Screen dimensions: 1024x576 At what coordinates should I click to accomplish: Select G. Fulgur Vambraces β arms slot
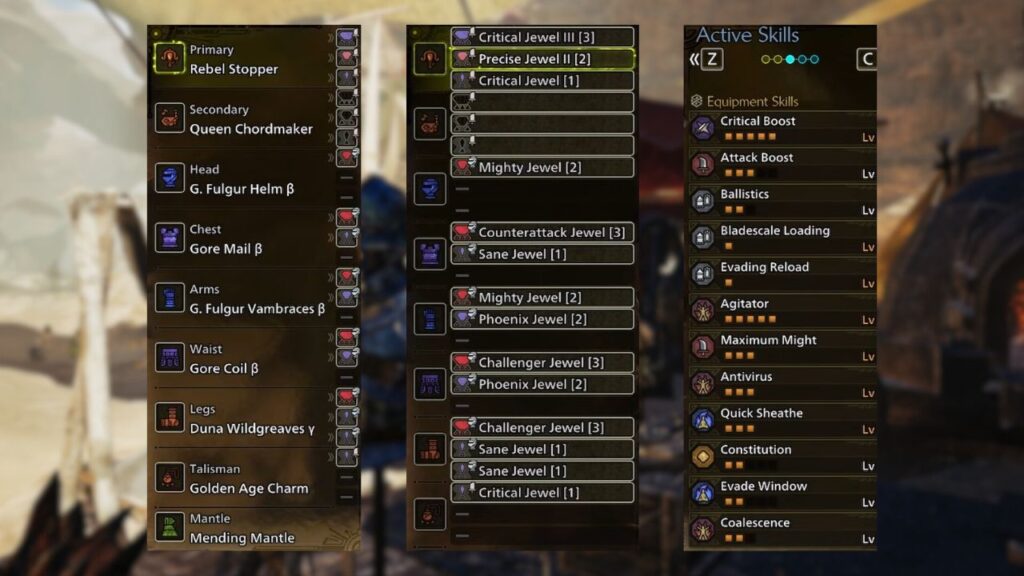coord(240,299)
